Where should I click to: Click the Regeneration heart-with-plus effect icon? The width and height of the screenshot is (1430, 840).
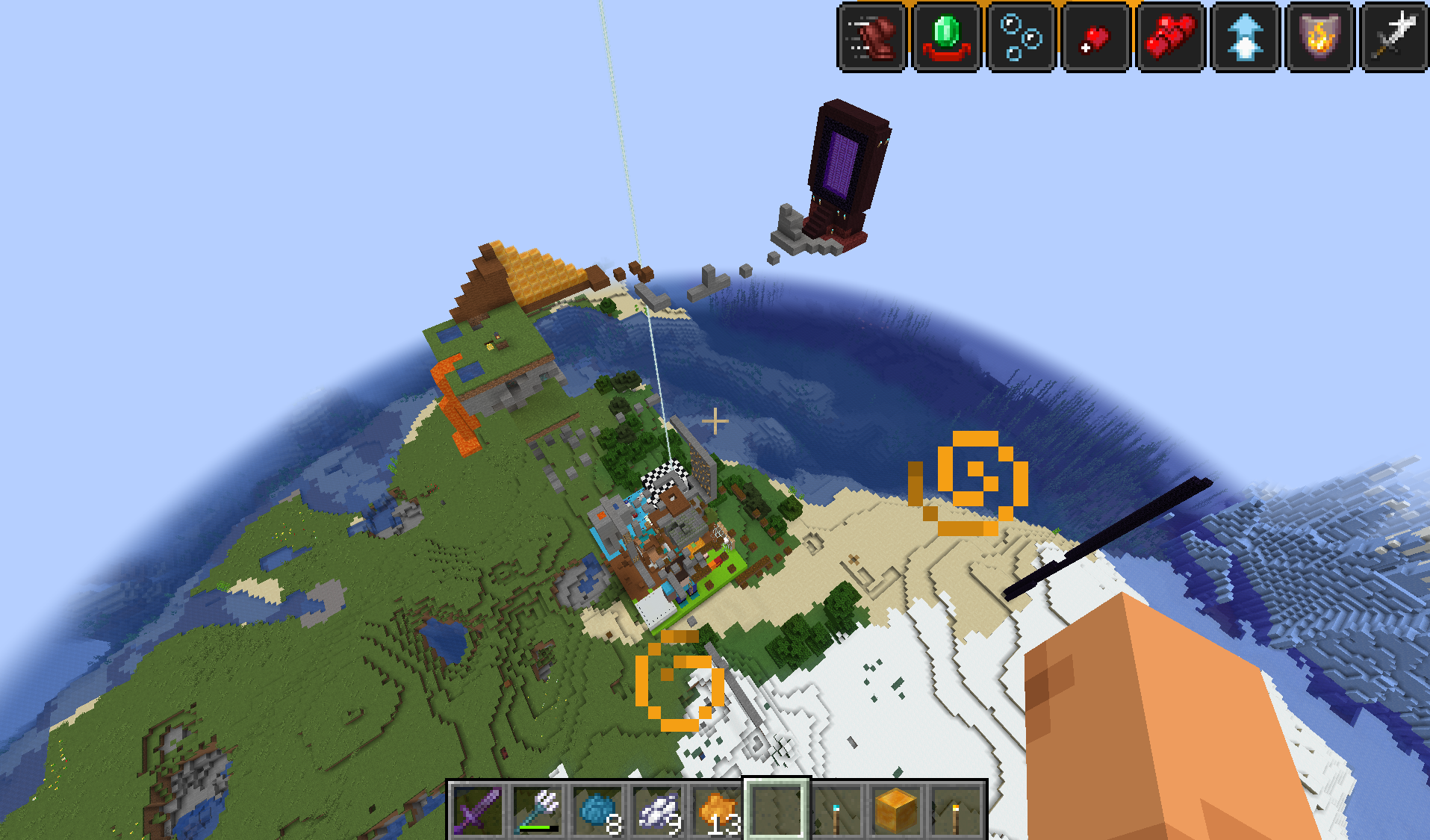coord(1096,37)
